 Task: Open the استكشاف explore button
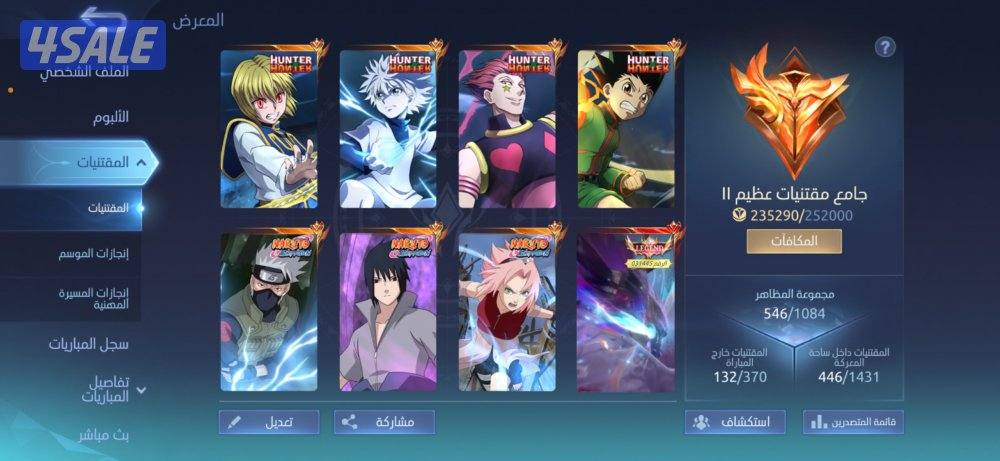coord(734,422)
